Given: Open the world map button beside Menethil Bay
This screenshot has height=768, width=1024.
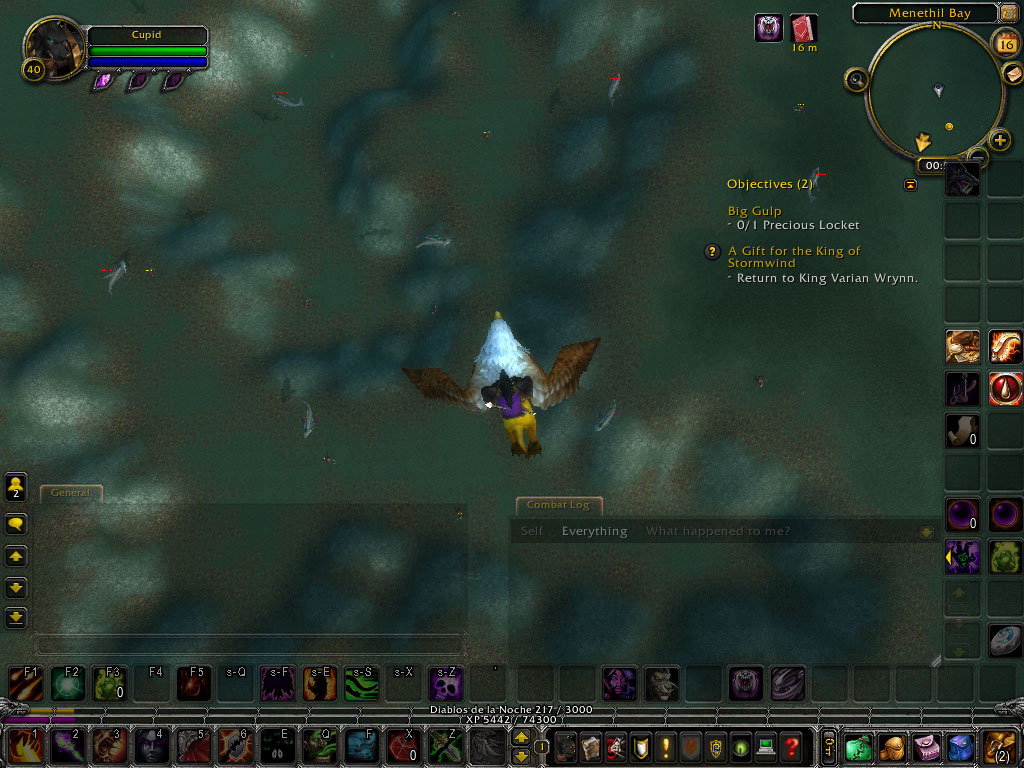Looking at the screenshot, I should (x=1008, y=13).
